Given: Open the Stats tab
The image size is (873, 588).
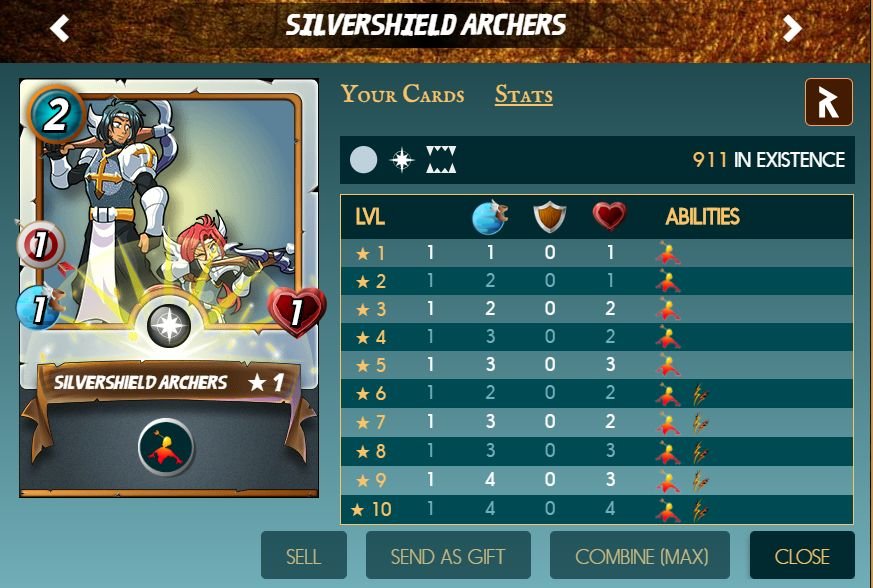Looking at the screenshot, I should 523,95.
